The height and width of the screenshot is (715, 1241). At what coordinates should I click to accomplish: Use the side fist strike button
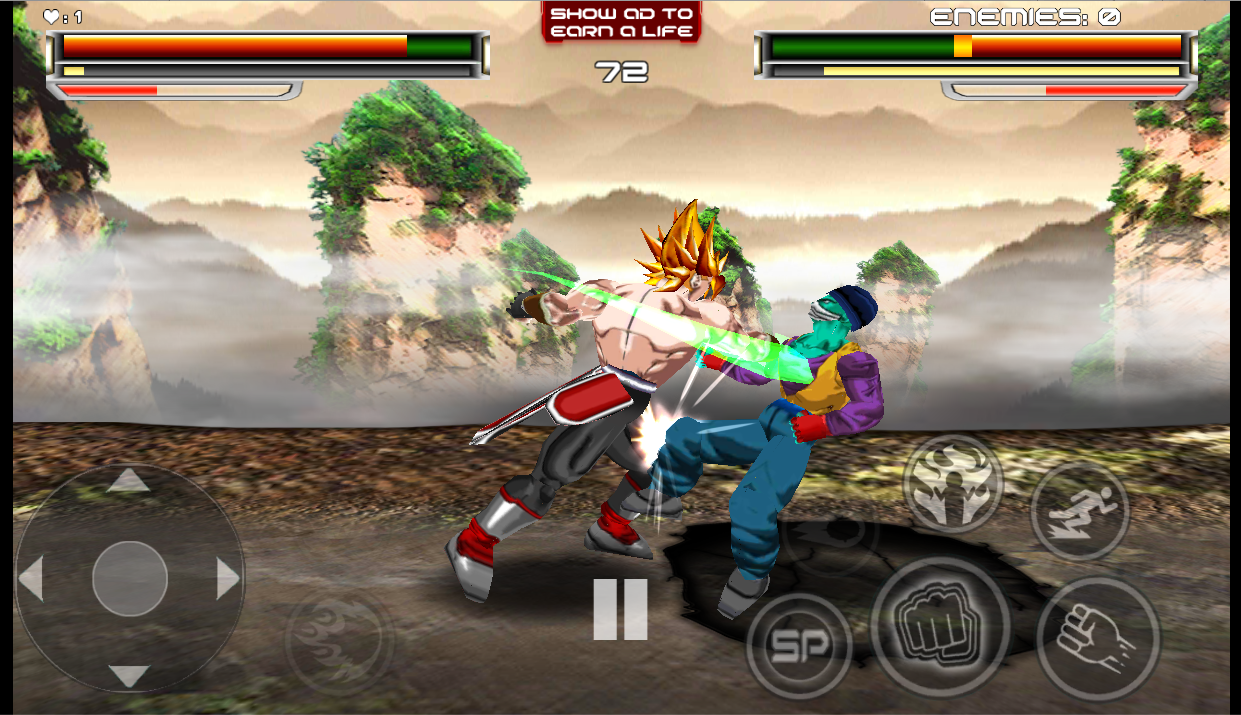pyautogui.click(x=1097, y=637)
